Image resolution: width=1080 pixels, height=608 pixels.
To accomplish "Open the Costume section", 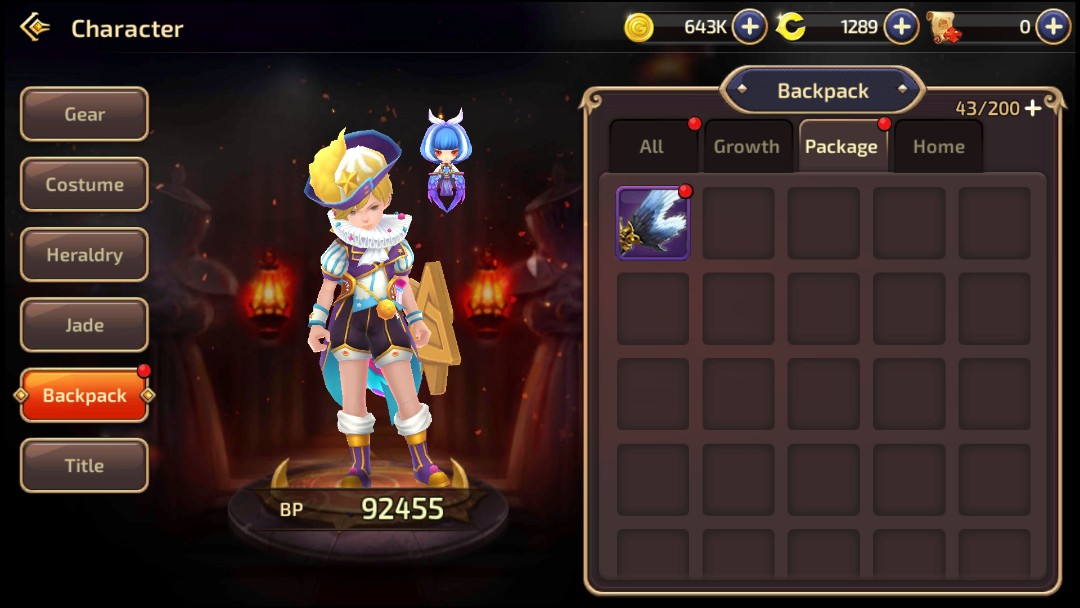I will point(84,185).
